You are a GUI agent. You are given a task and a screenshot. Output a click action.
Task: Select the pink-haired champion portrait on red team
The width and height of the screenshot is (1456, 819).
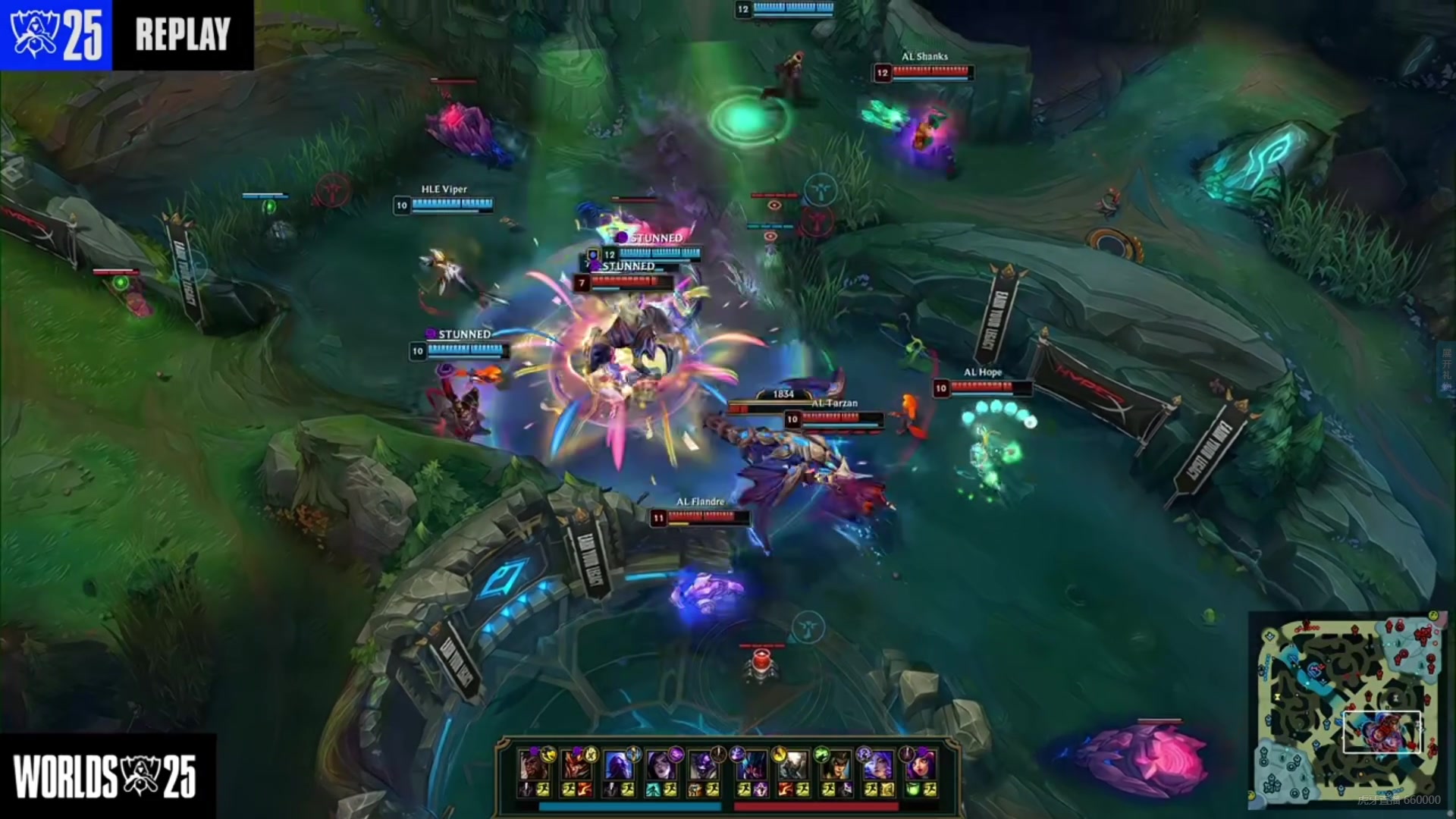921,764
